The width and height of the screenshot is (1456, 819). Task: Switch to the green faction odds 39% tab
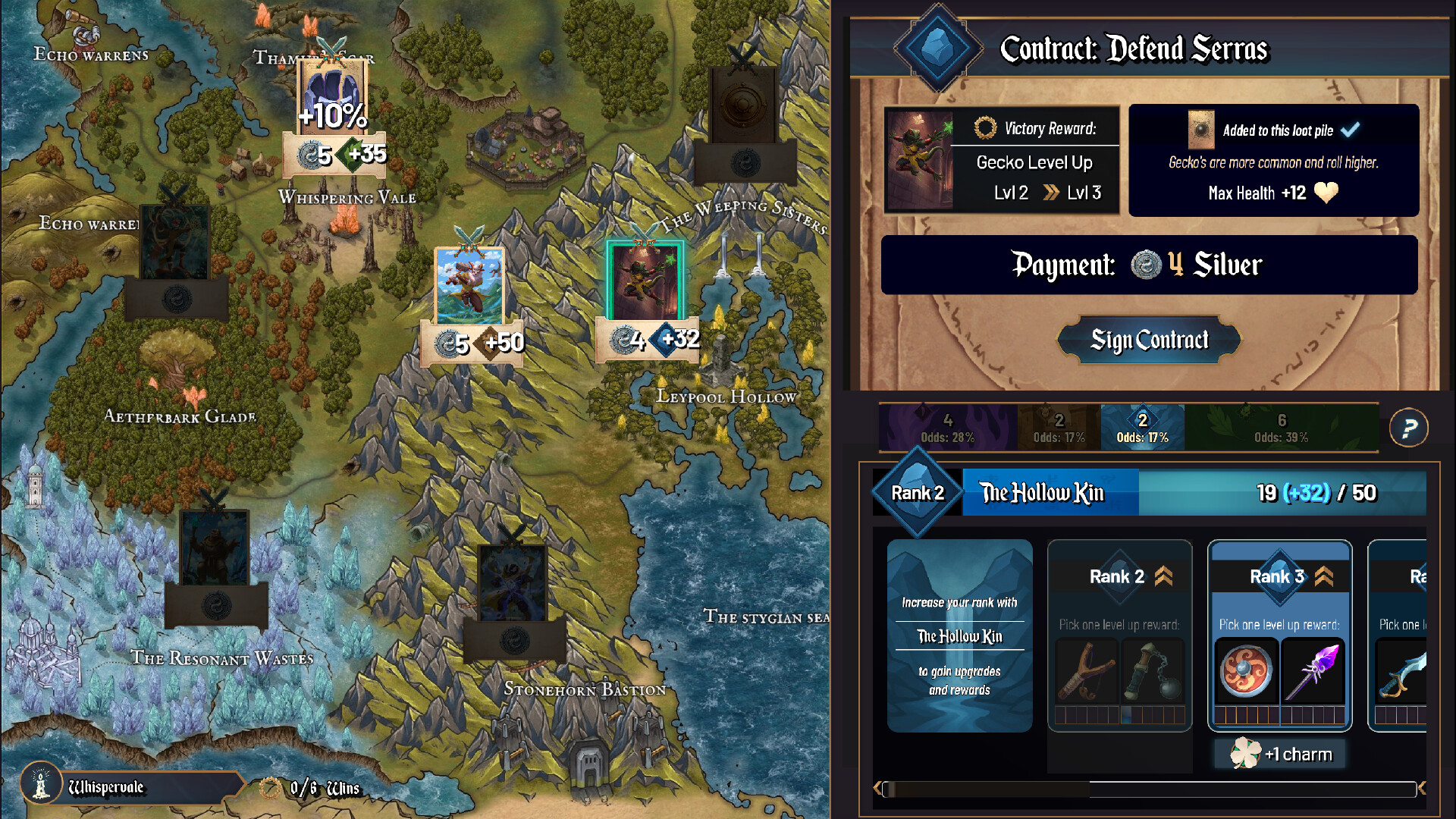point(1281,428)
